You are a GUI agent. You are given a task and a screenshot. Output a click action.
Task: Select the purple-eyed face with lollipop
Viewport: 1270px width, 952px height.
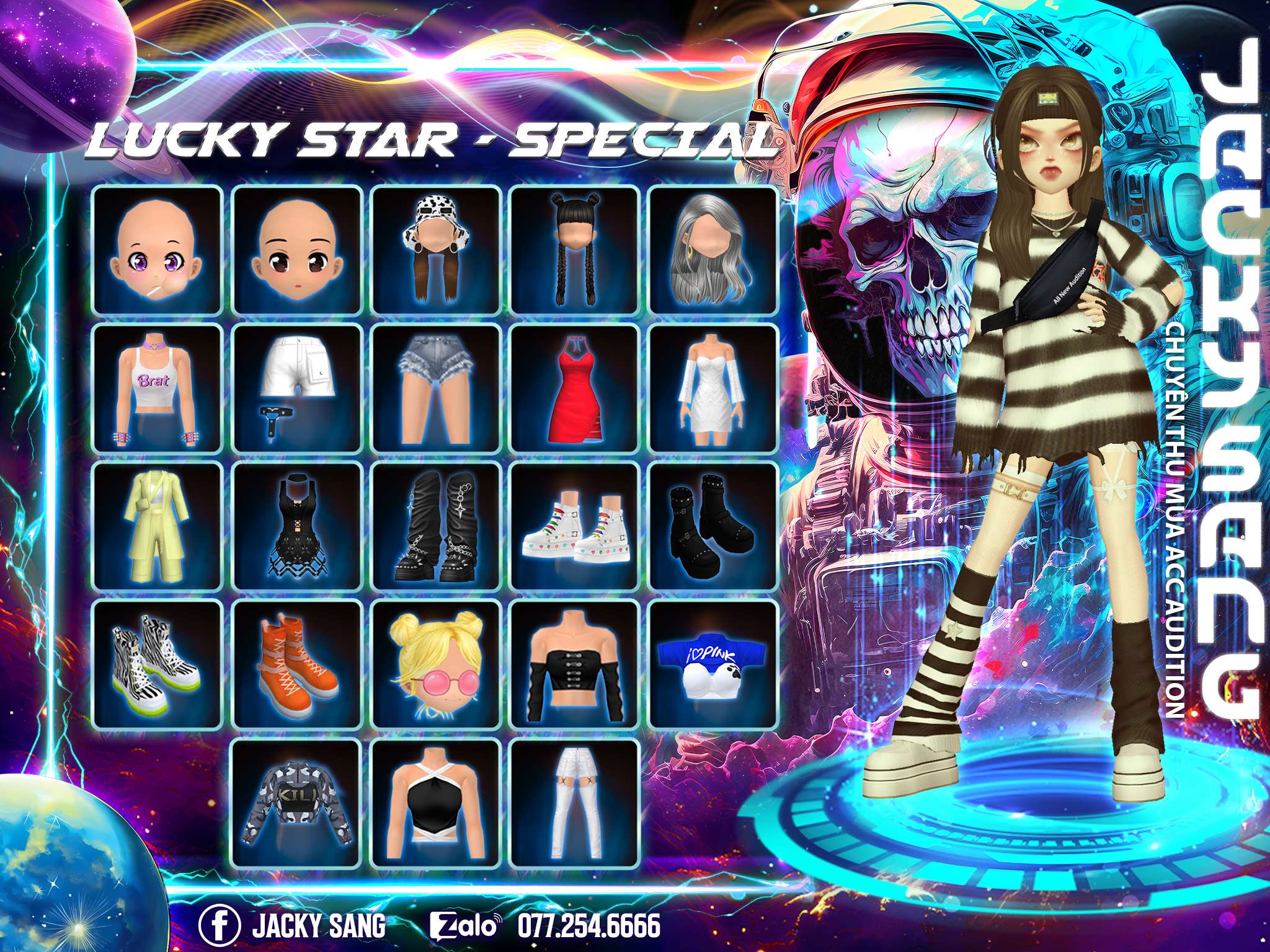click(157, 250)
